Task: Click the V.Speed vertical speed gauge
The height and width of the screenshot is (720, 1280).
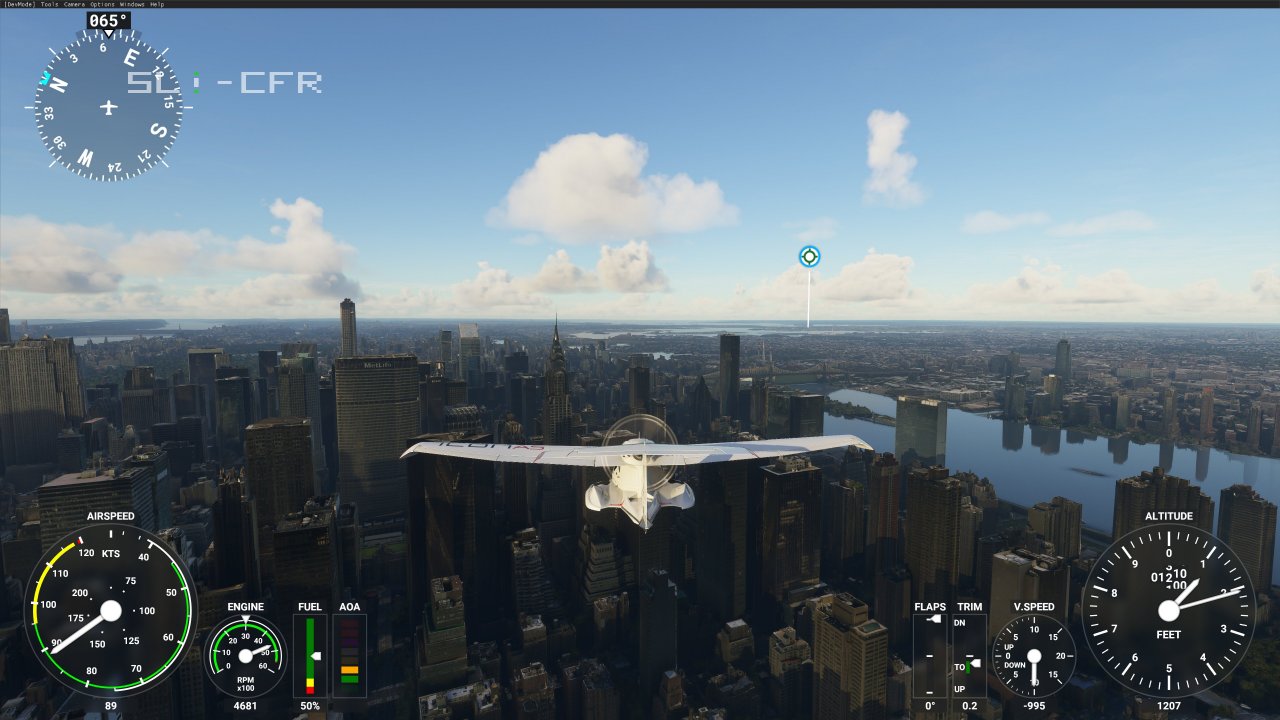Action: [1035, 655]
